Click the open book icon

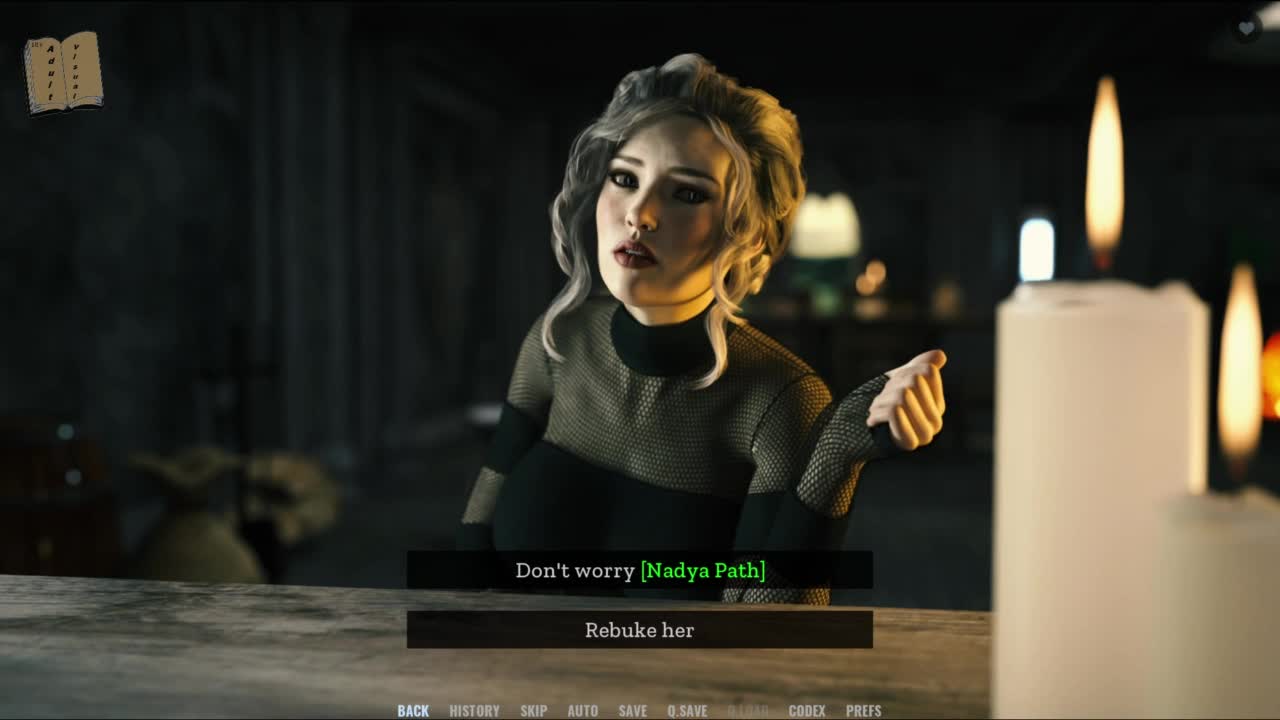(63, 72)
